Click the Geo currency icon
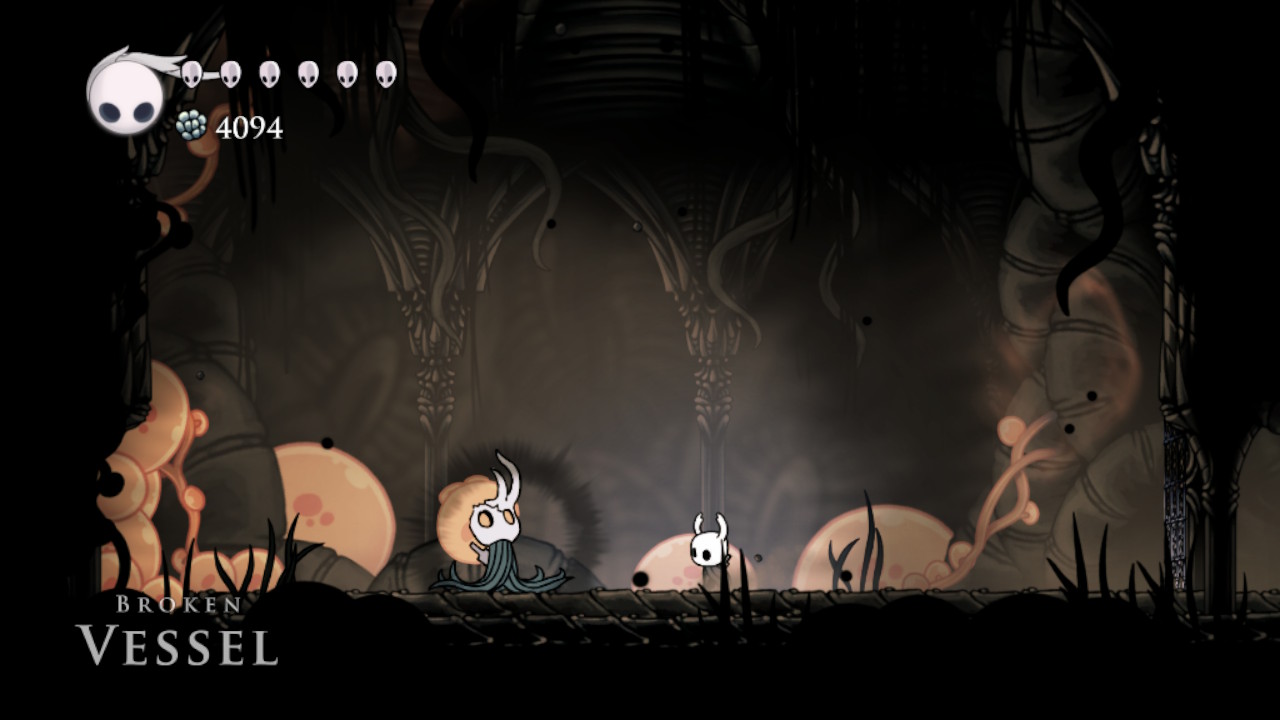The width and height of the screenshot is (1280, 720). tap(192, 126)
